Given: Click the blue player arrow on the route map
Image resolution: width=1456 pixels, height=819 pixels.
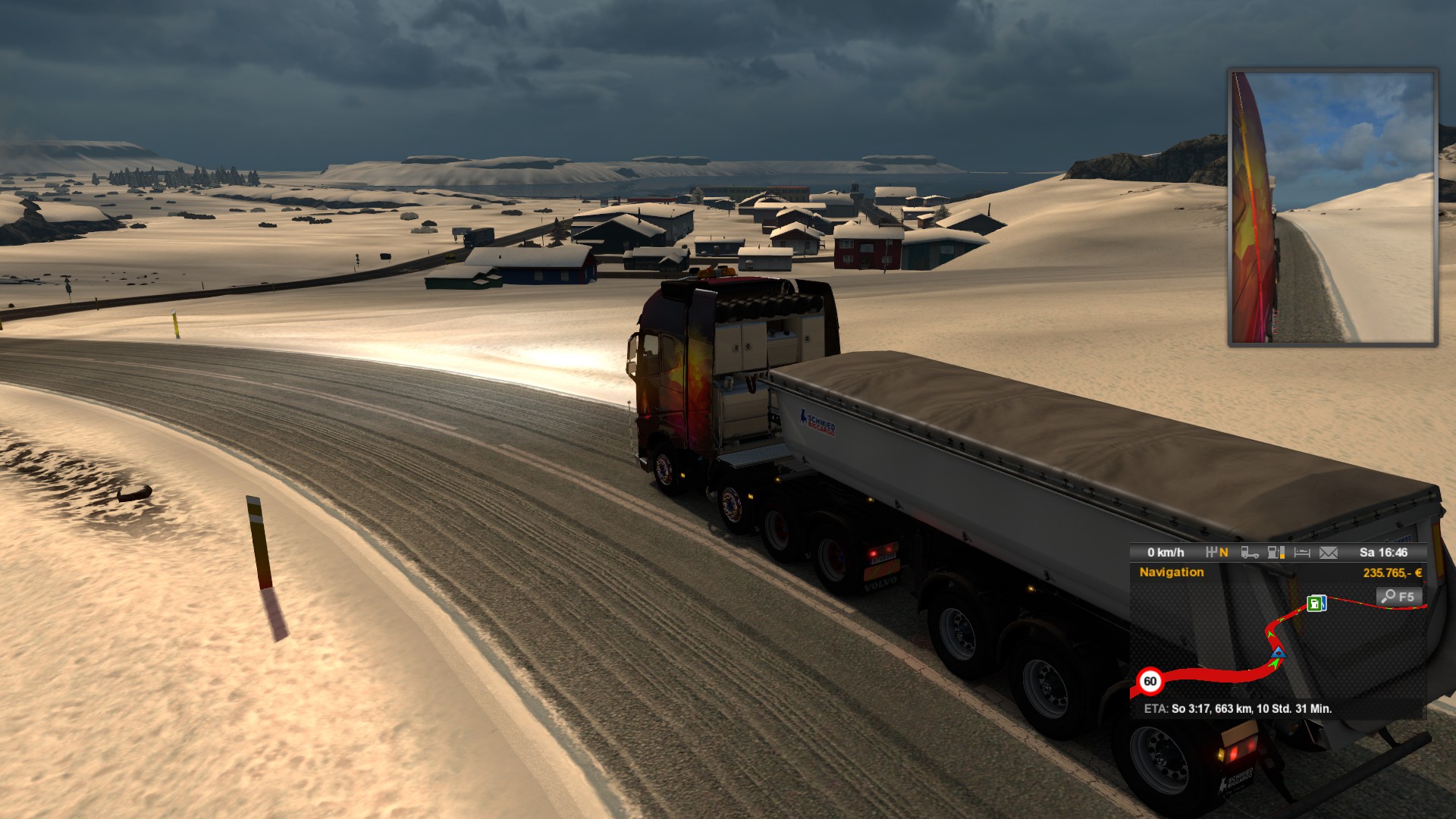Looking at the screenshot, I should pos(1279,652).
